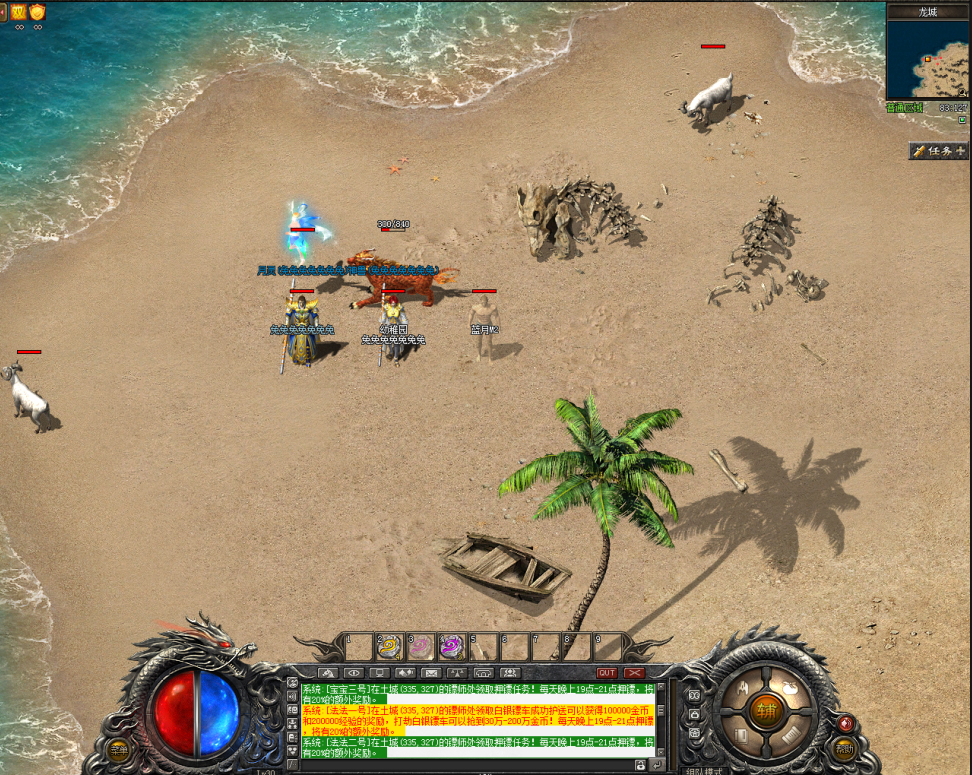
Task: Open the mail envelope button
Action: pyautogui.click(x=431, y=673)
